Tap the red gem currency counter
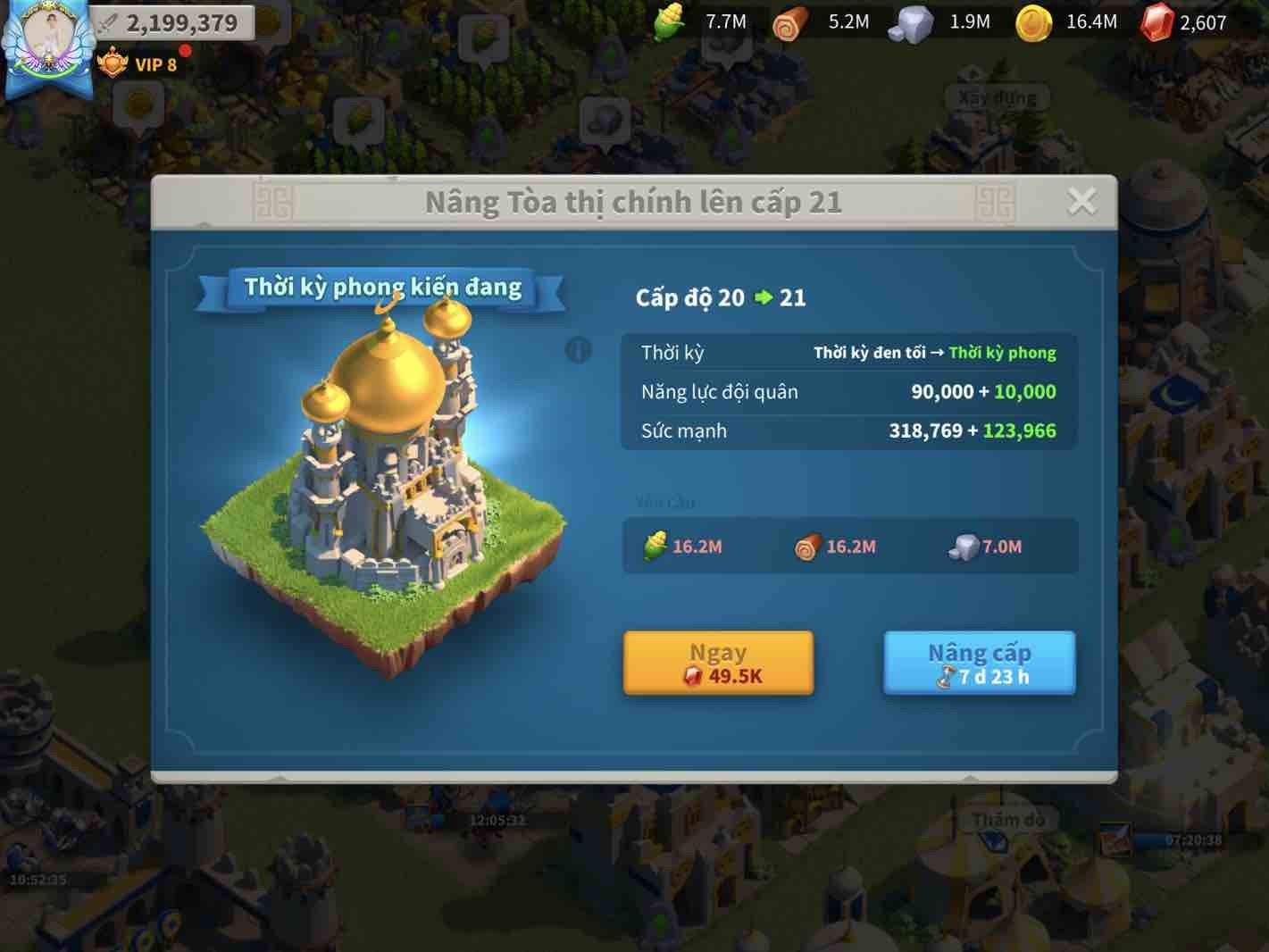The width and height of the screenshot is (1269, 952). 1184,22
